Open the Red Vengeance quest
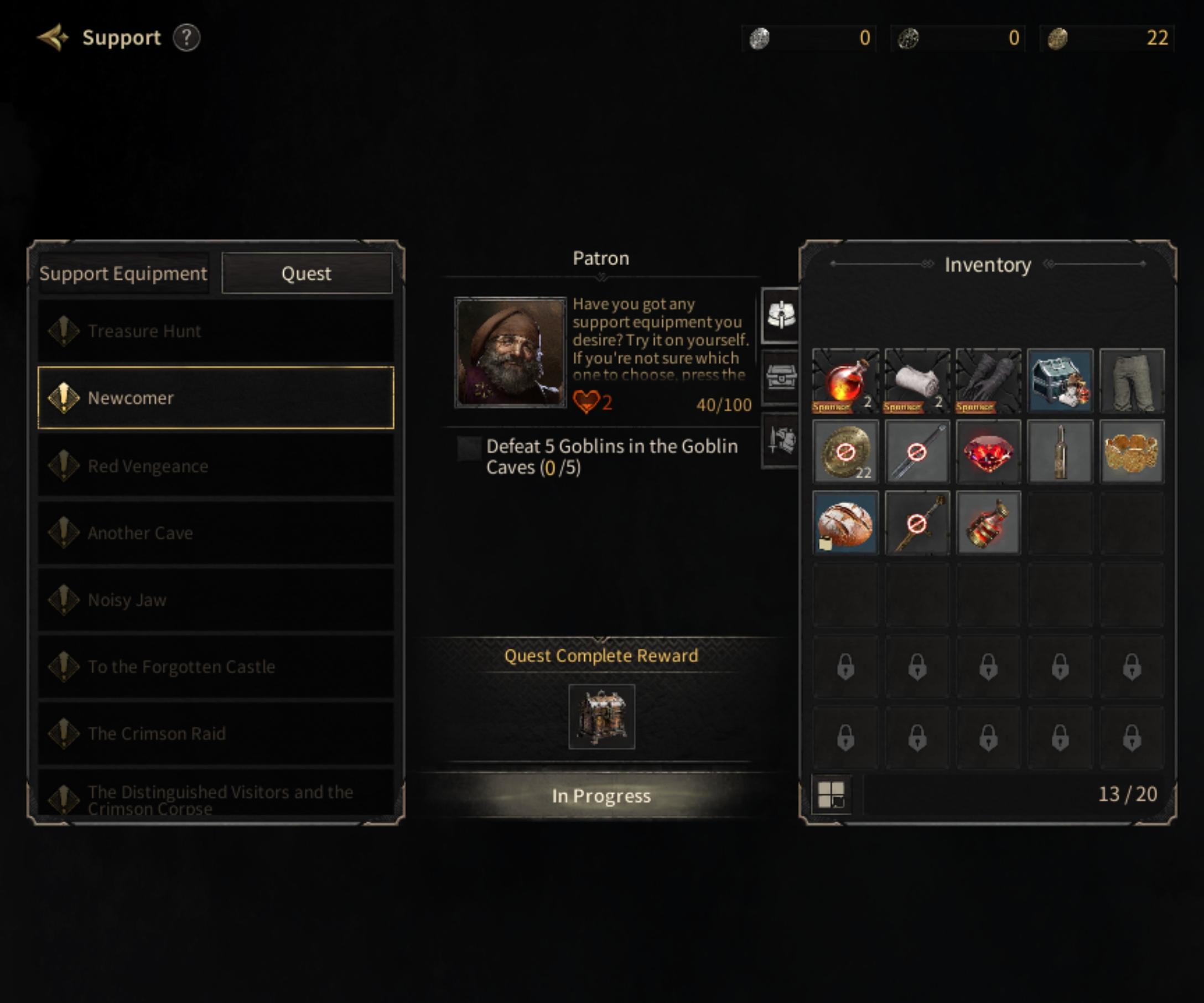The height and width of the screenshot is (1003, 1204). click(216, 466)
